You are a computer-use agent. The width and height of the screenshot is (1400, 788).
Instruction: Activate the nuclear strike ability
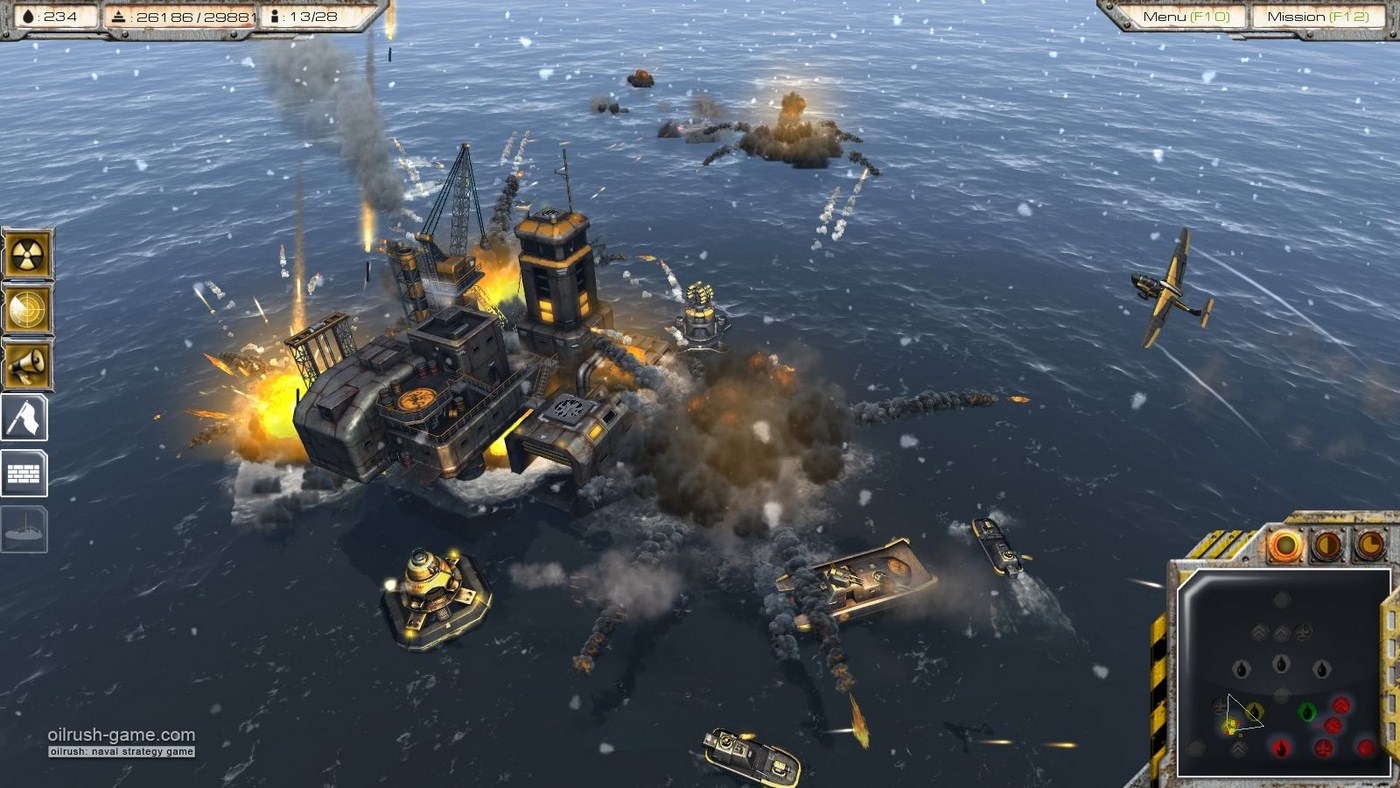tap(26, 254)
